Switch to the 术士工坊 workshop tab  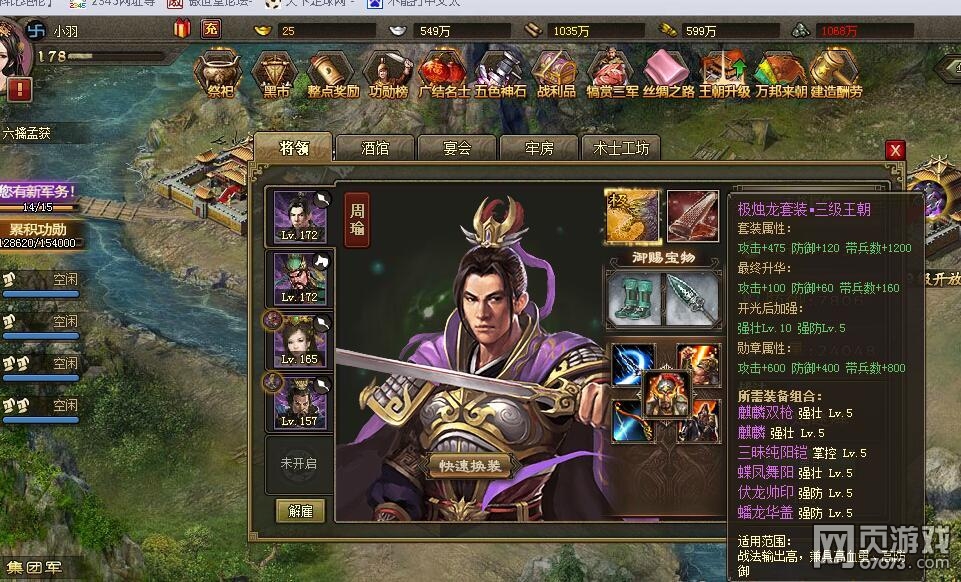621,148
